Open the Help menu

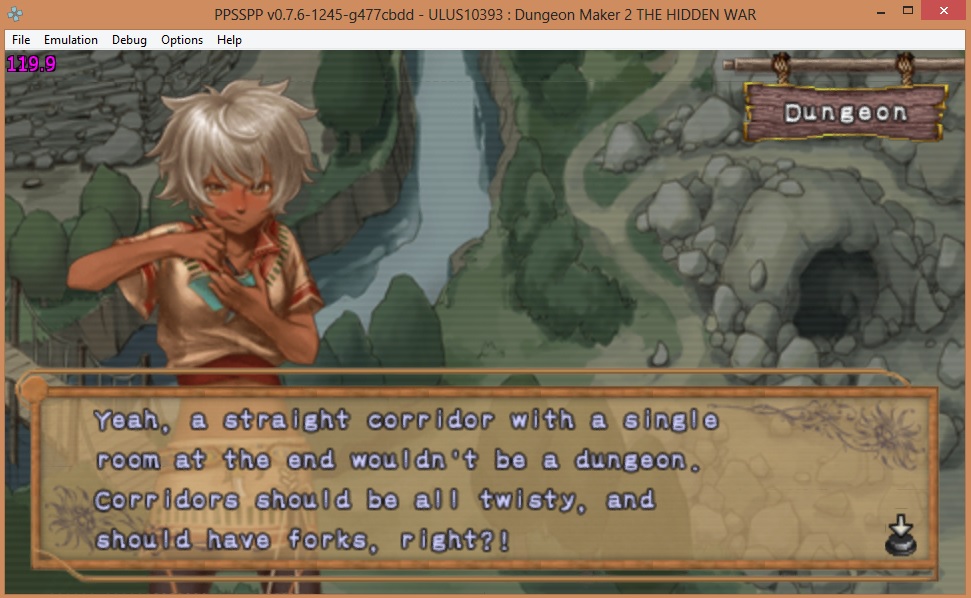tap(229, 40)
